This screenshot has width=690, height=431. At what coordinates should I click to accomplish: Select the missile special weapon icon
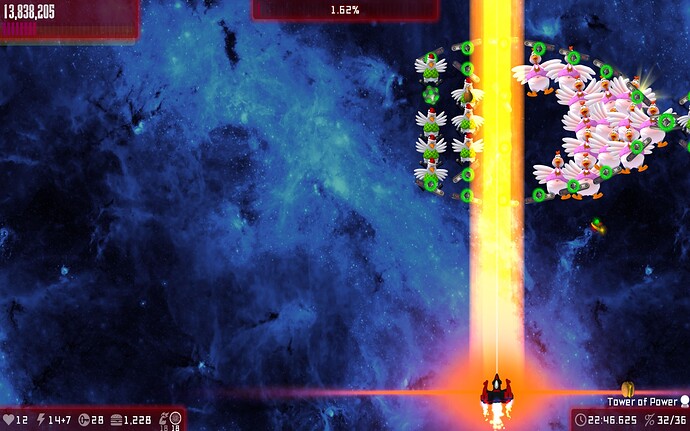pos(161,418)
